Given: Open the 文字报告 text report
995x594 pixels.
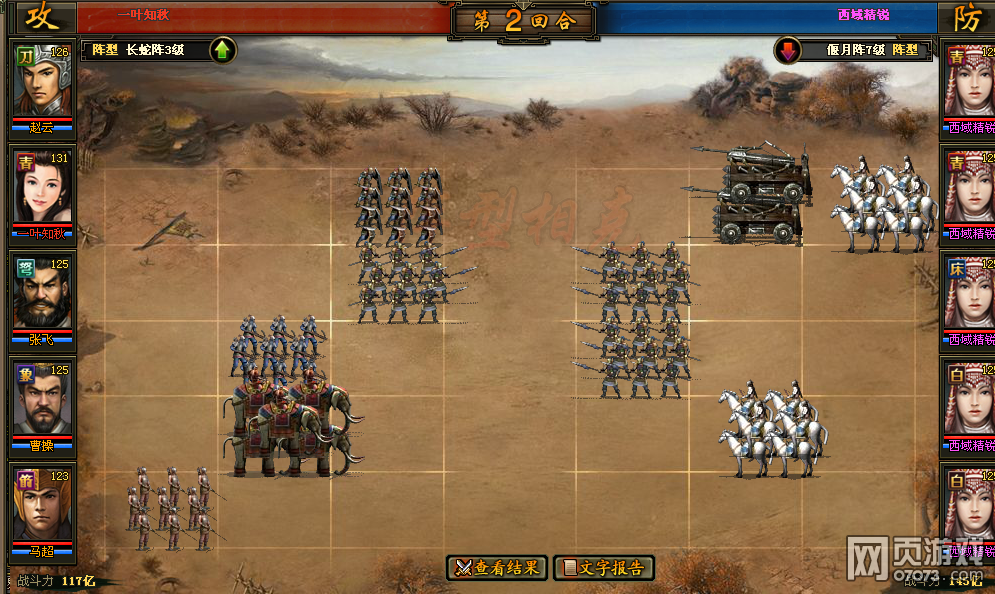Looking at the screenshot, I should point(604,568).
